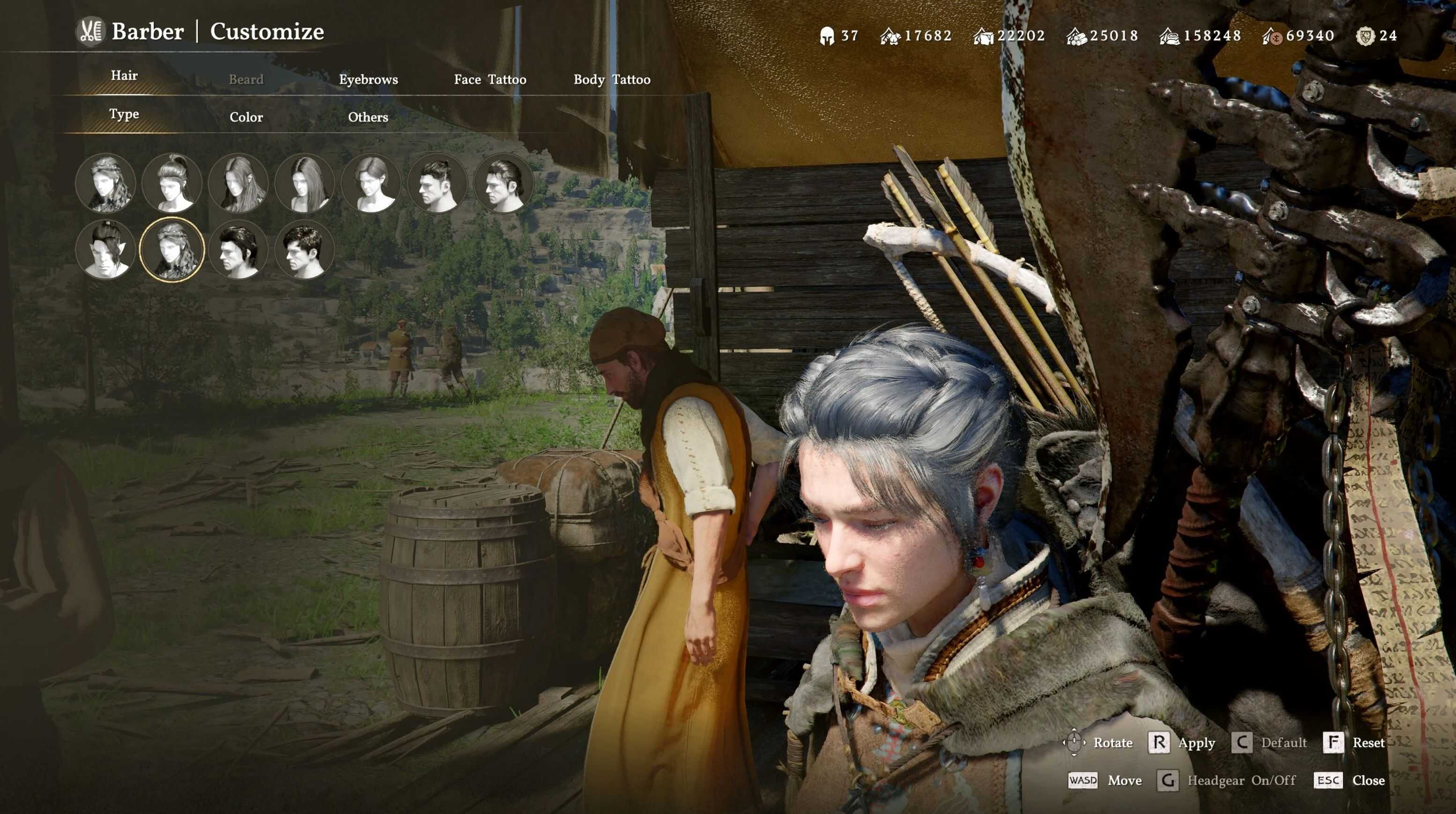Screen dimensions: 1456x814
Task: Open the Eyebrows tab
Action: [368, 80]
